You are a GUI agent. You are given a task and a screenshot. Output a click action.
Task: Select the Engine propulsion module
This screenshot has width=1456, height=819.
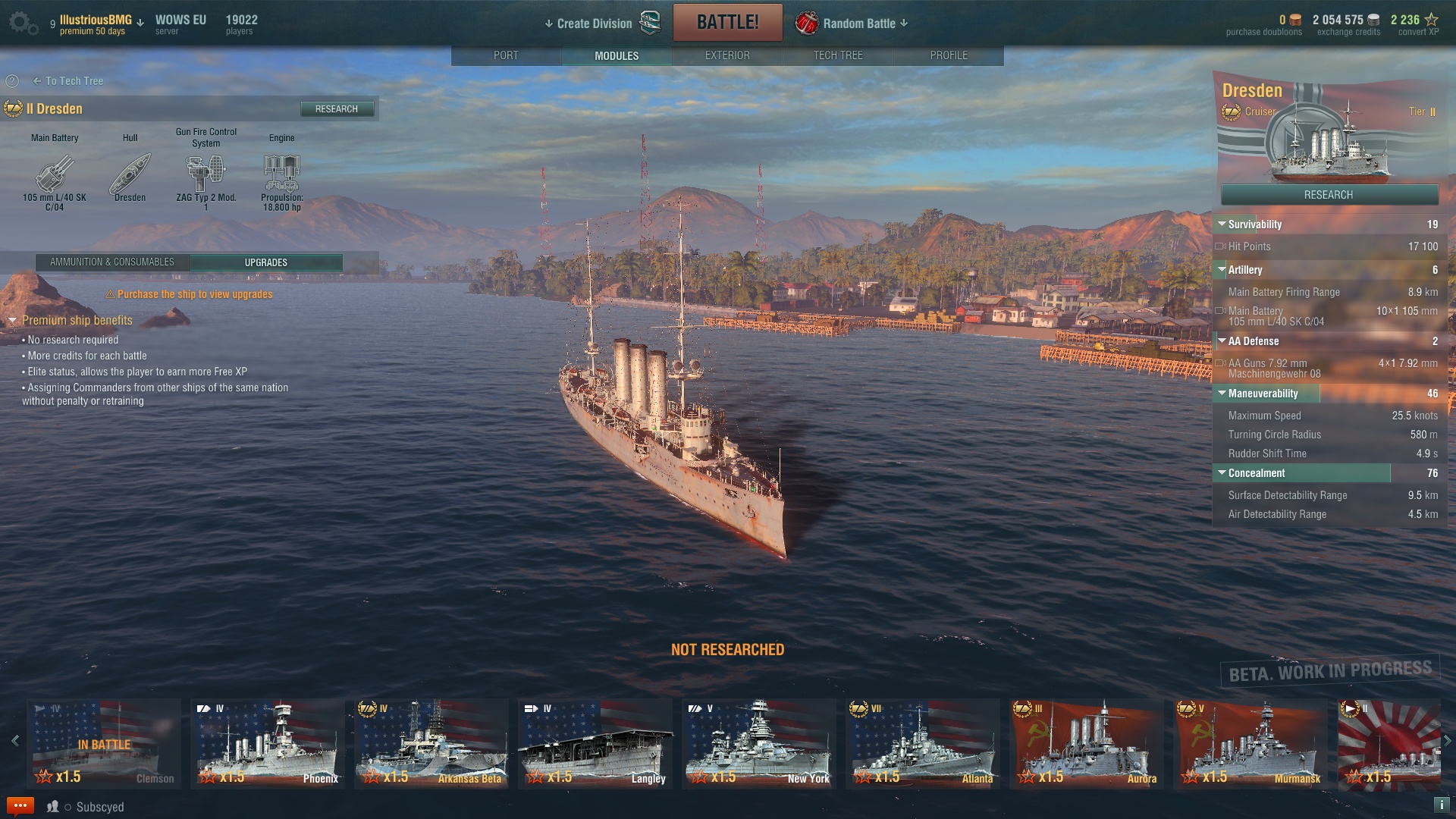click(x=281, y=174)
